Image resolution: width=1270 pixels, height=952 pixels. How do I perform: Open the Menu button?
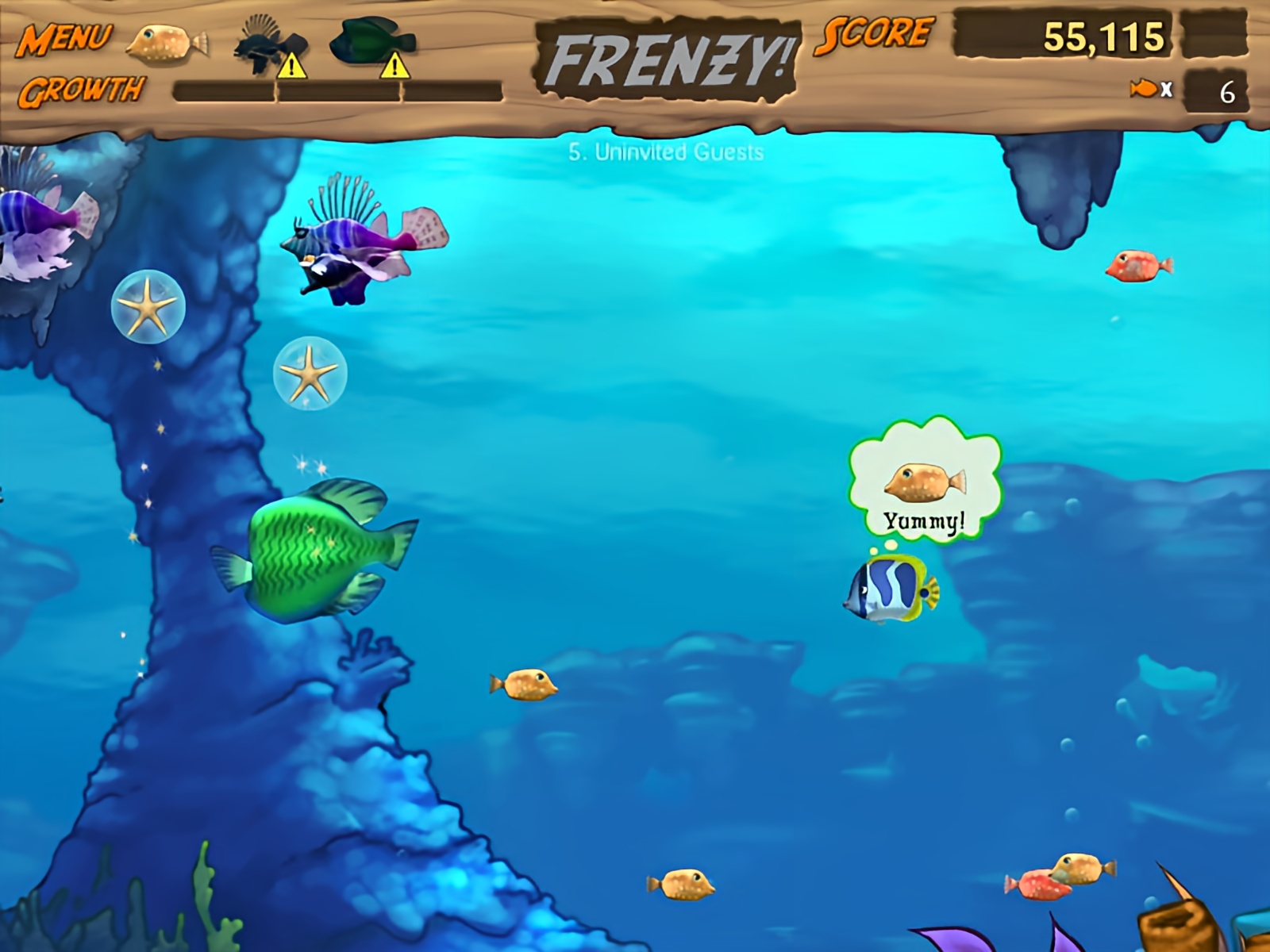pos(65,38)
